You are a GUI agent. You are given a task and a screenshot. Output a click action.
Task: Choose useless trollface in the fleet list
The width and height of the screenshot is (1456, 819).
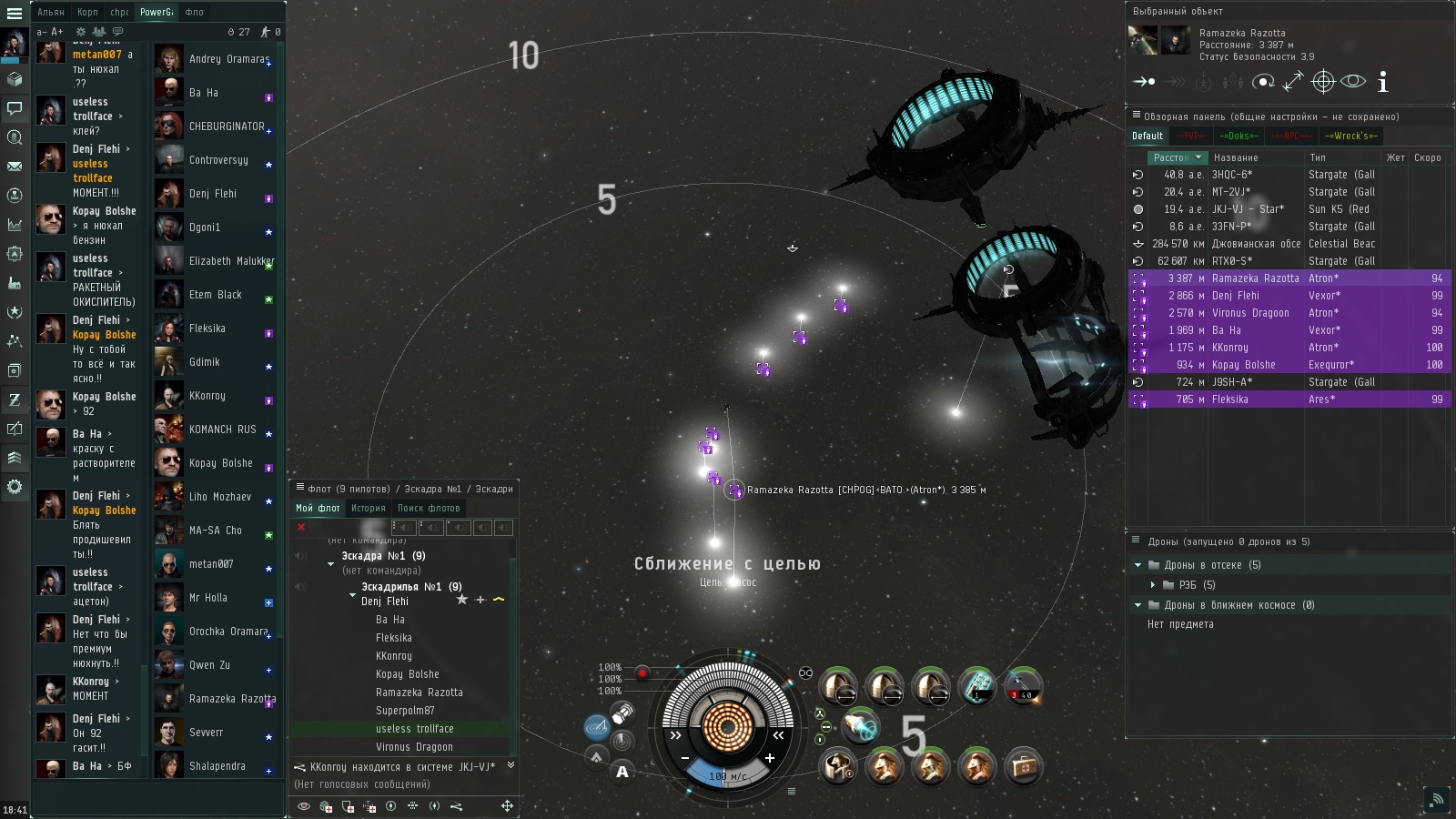tap(414, 729)
